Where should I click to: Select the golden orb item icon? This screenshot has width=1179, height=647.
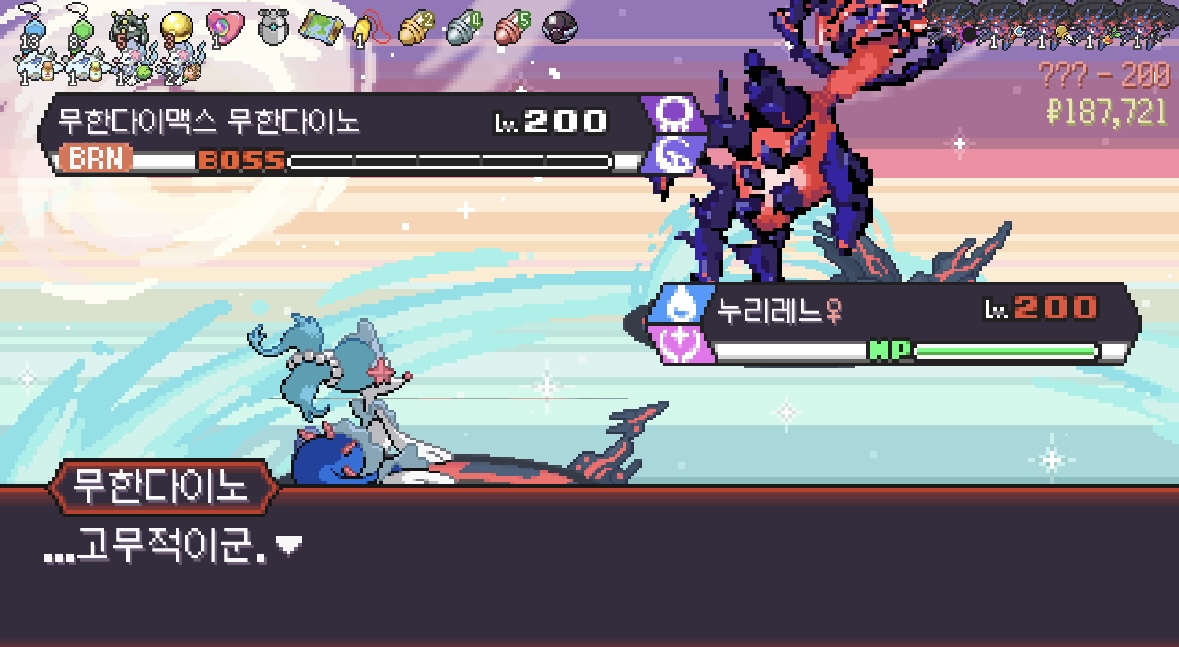pos(177,25)
